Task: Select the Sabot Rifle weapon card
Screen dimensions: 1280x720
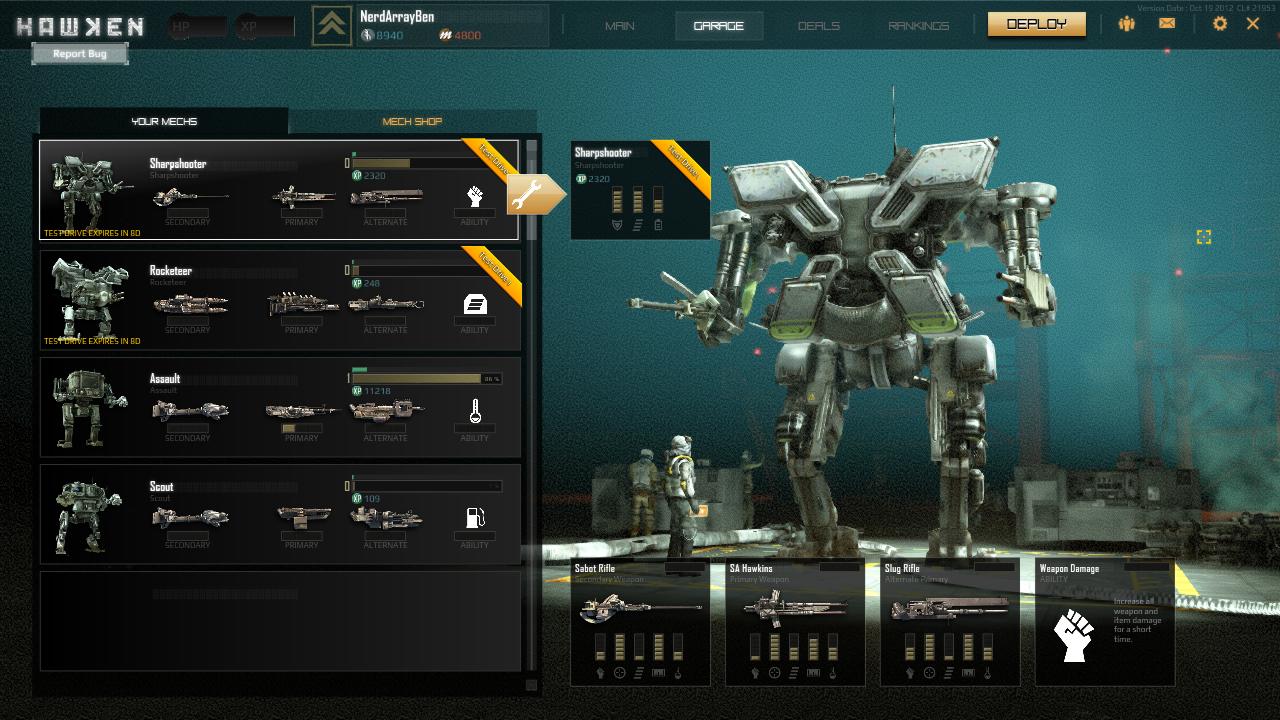Action: (640, 621)
